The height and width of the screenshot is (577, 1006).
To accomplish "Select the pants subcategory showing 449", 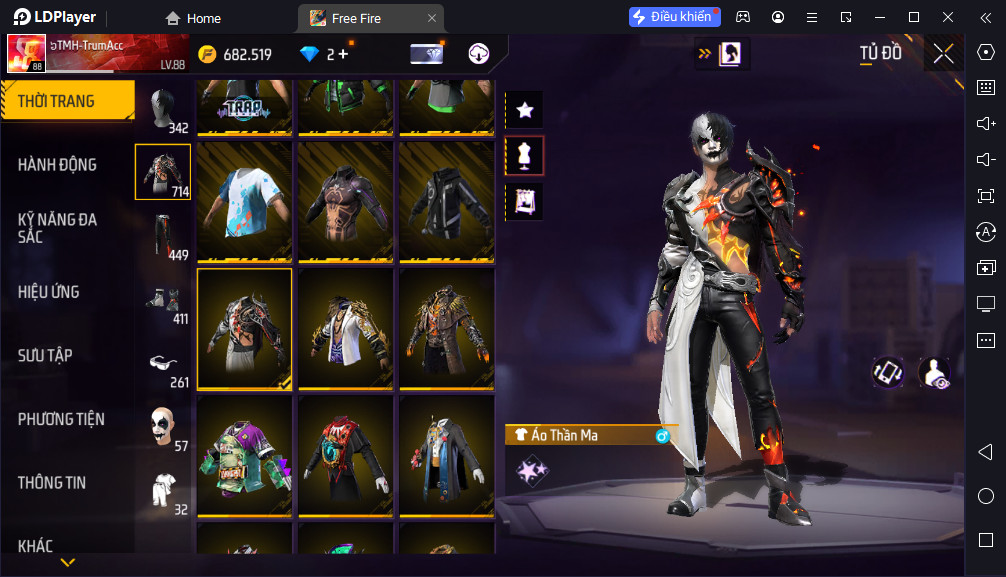I will tap(163, 237).
